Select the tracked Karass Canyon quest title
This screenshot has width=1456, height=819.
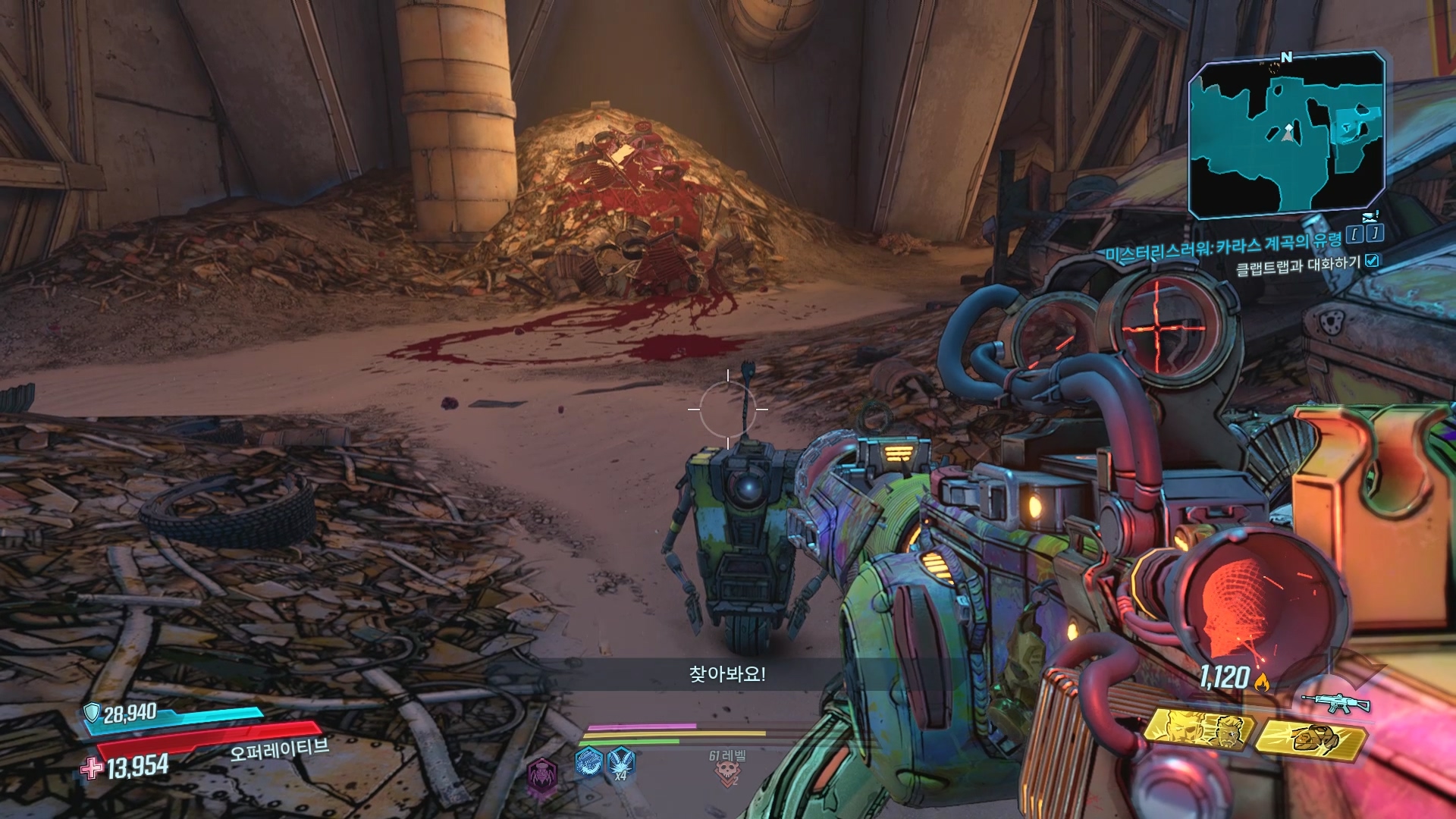click(1222, 247)
